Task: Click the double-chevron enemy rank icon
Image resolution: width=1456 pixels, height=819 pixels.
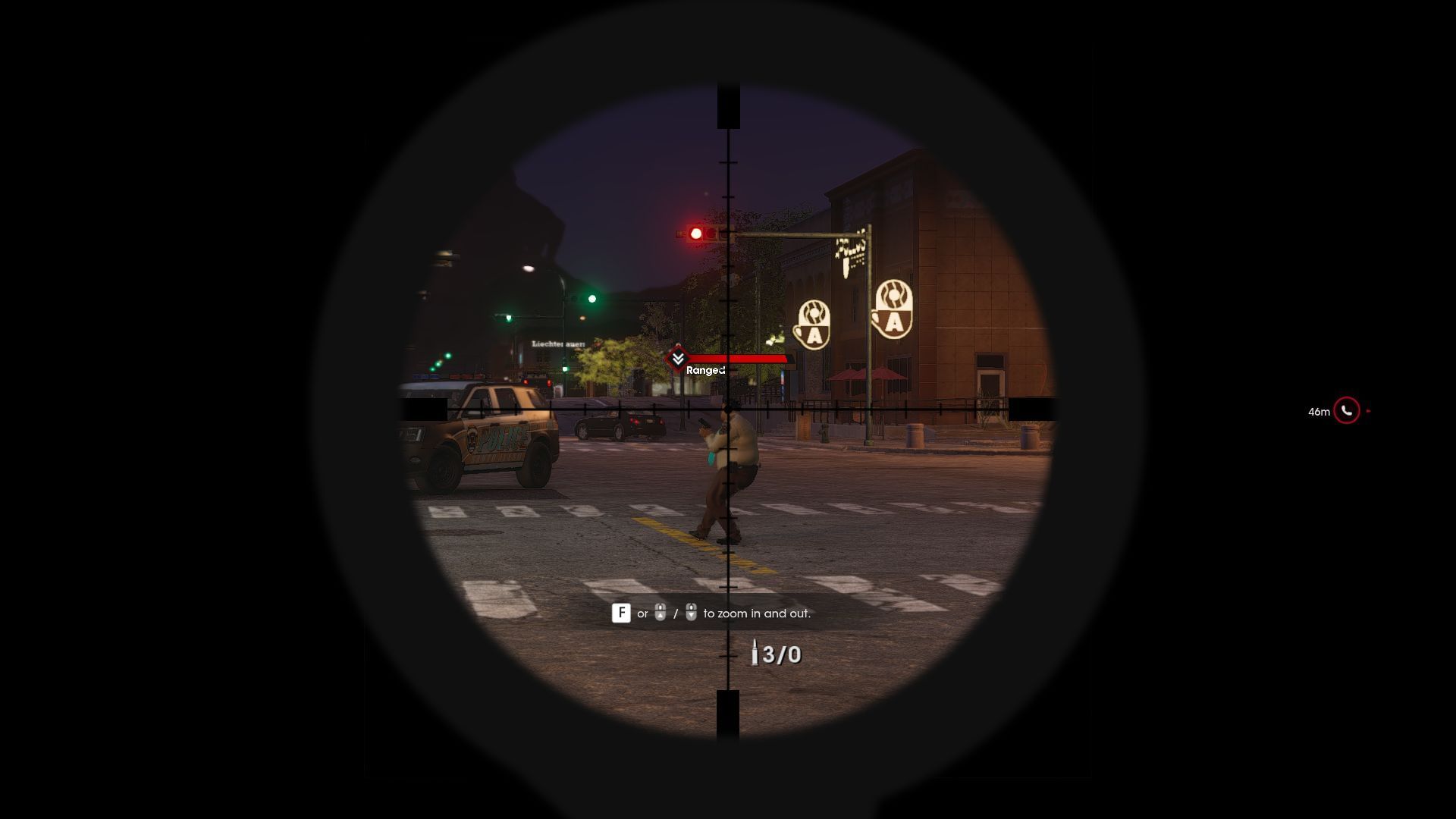Action: [x=677, y=358]
